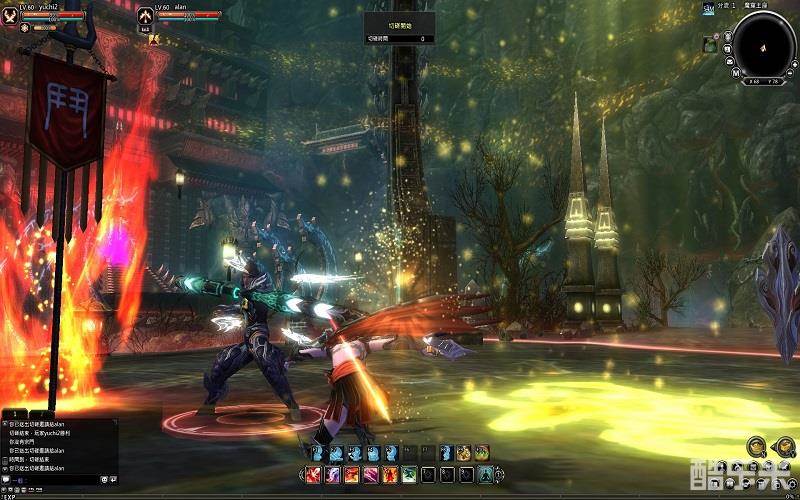Image resolution: width=800 pixels, height=500 pixels.
Task: Use the purple crescent slash skill
Action: click(x=334, y=474)
